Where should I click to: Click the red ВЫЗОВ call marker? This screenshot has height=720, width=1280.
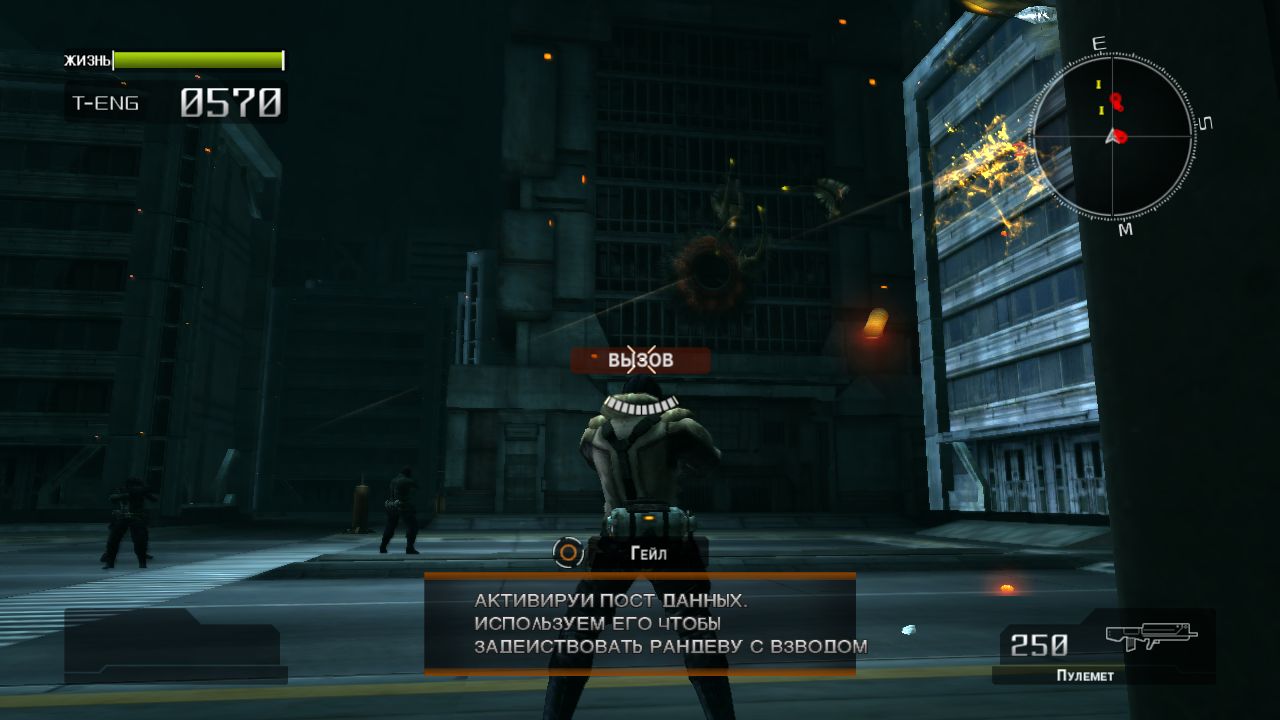coord(641,360)
